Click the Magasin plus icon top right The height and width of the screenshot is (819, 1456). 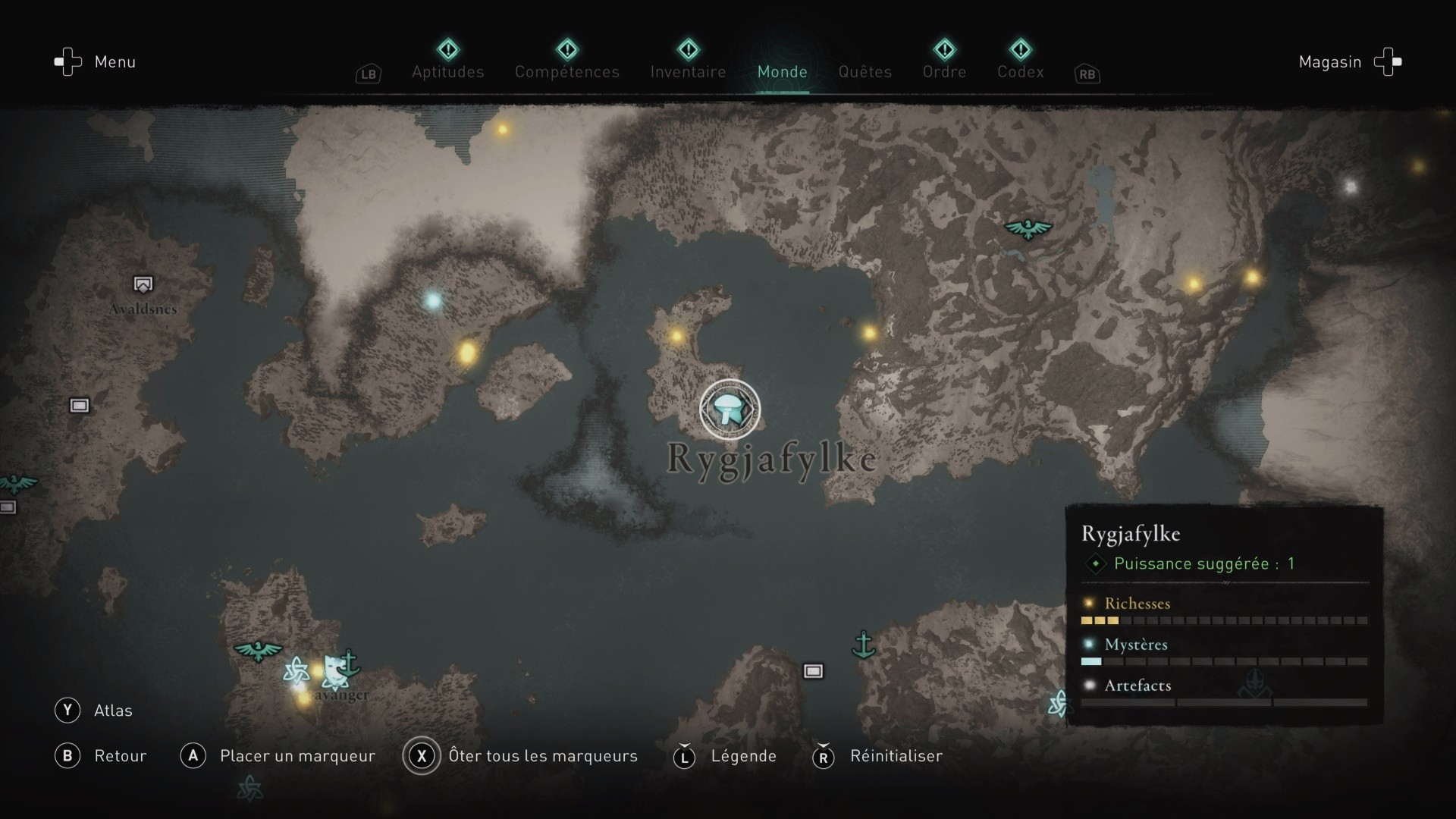pyautogui.click(x=1388, y=62)
